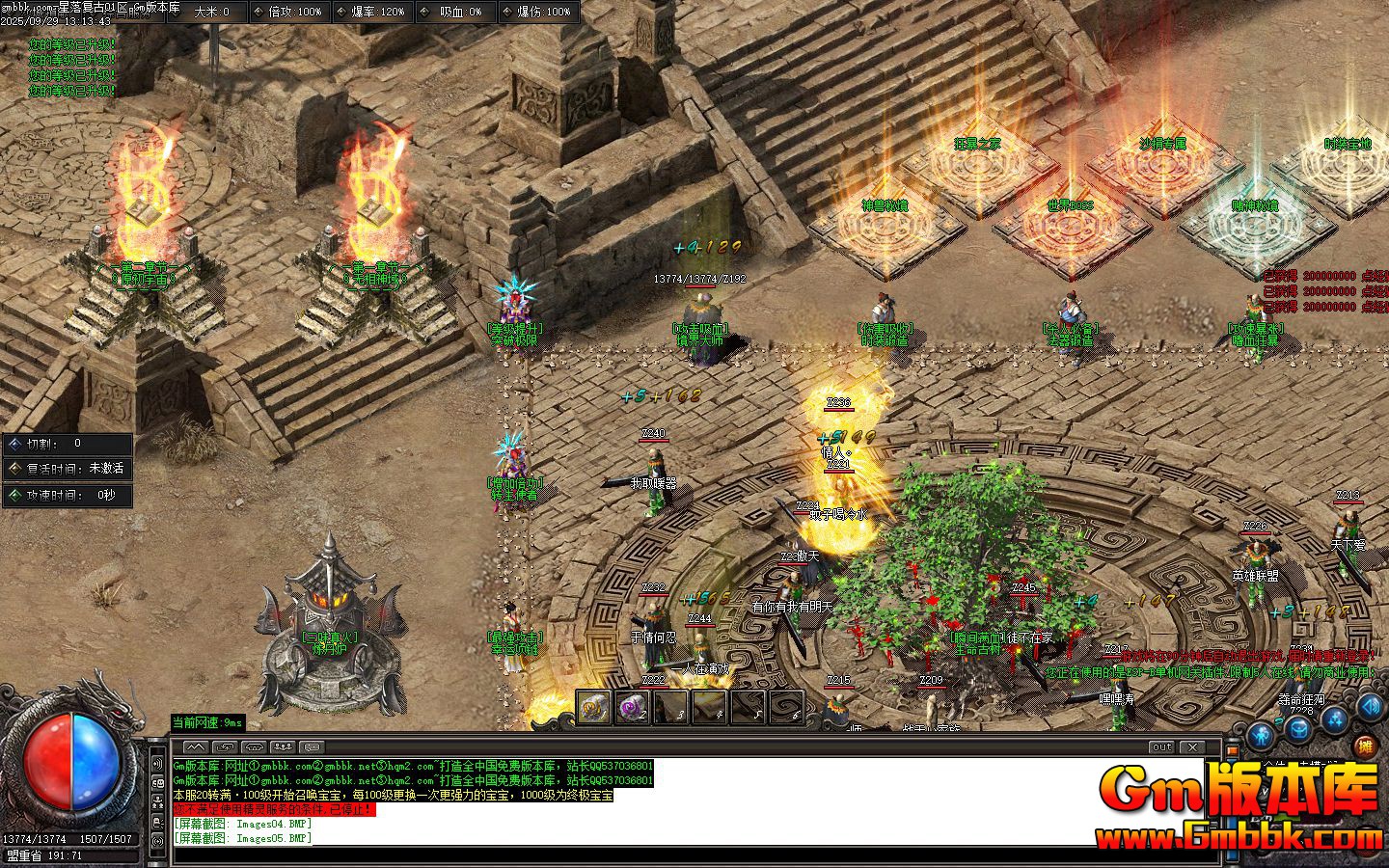Select the message-lines chat toolbar button
Viewport: 1389px width, 868px height.
coord(311,746)
